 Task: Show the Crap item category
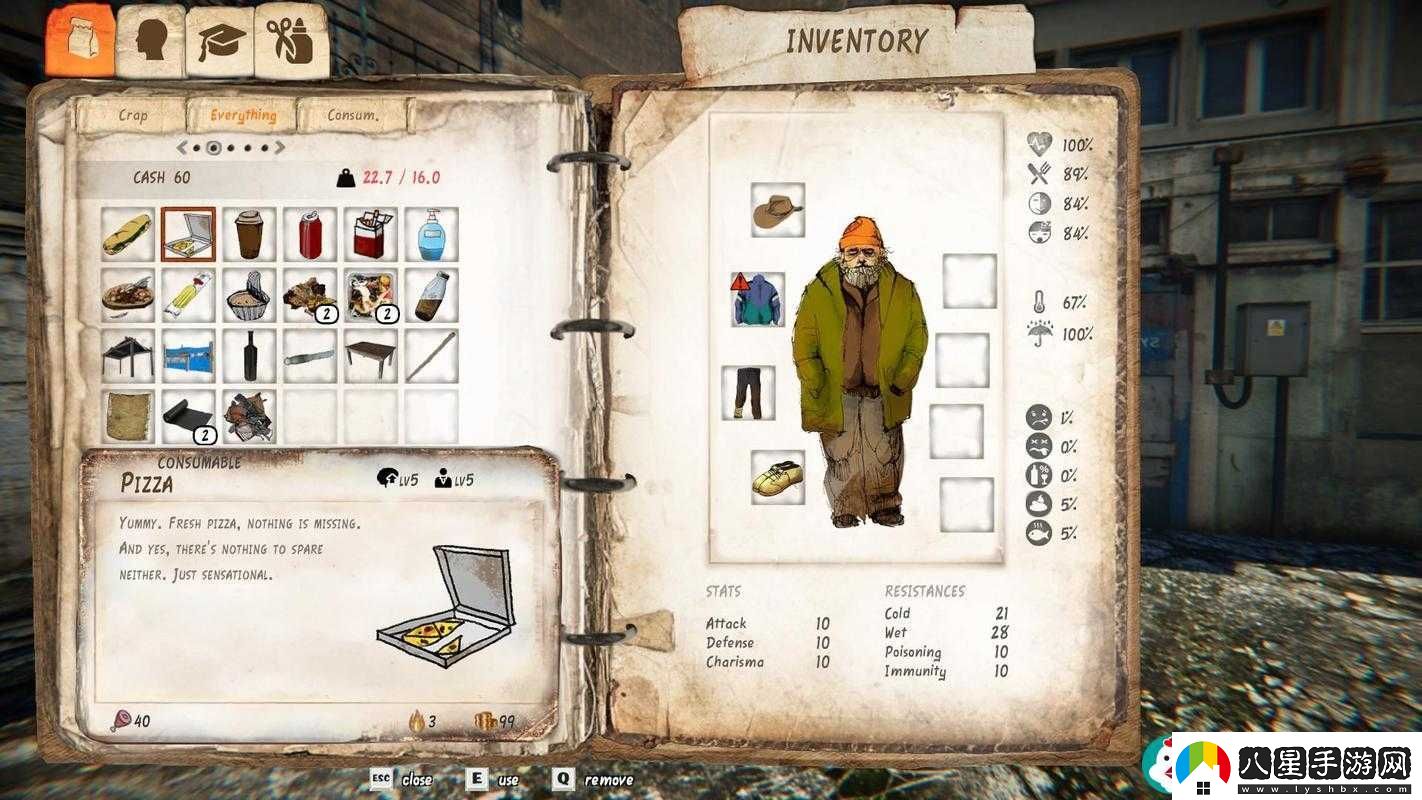tap(133, 115)
